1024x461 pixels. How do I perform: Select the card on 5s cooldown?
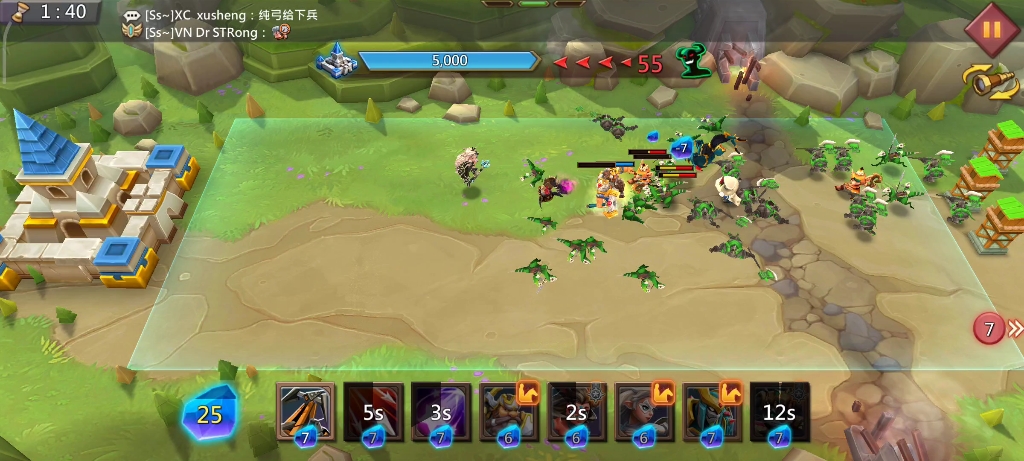(374, 411)
